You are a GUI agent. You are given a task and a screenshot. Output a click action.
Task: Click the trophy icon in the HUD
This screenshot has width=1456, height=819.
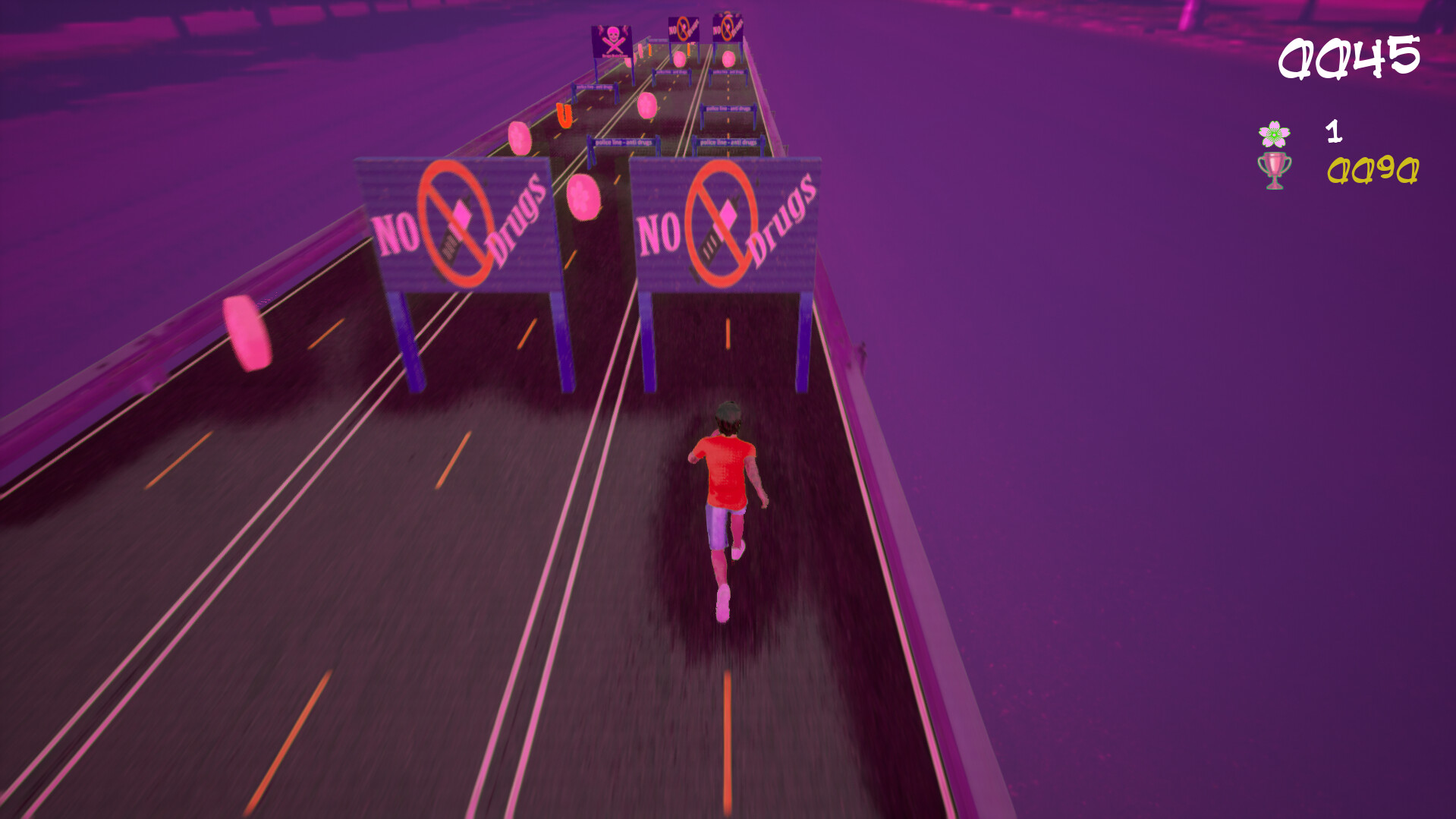(1275, 172)
